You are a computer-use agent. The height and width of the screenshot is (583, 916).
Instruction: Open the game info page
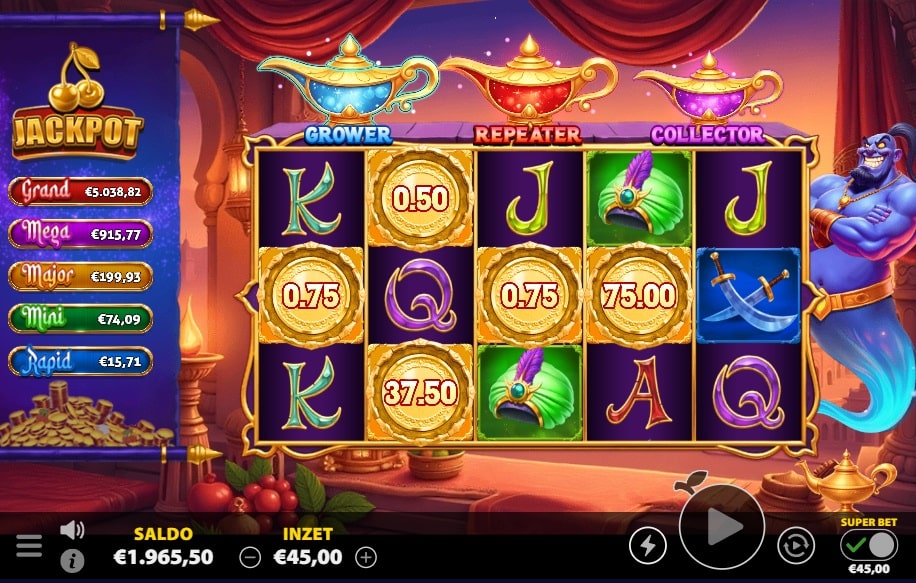[x=72, y=560]
